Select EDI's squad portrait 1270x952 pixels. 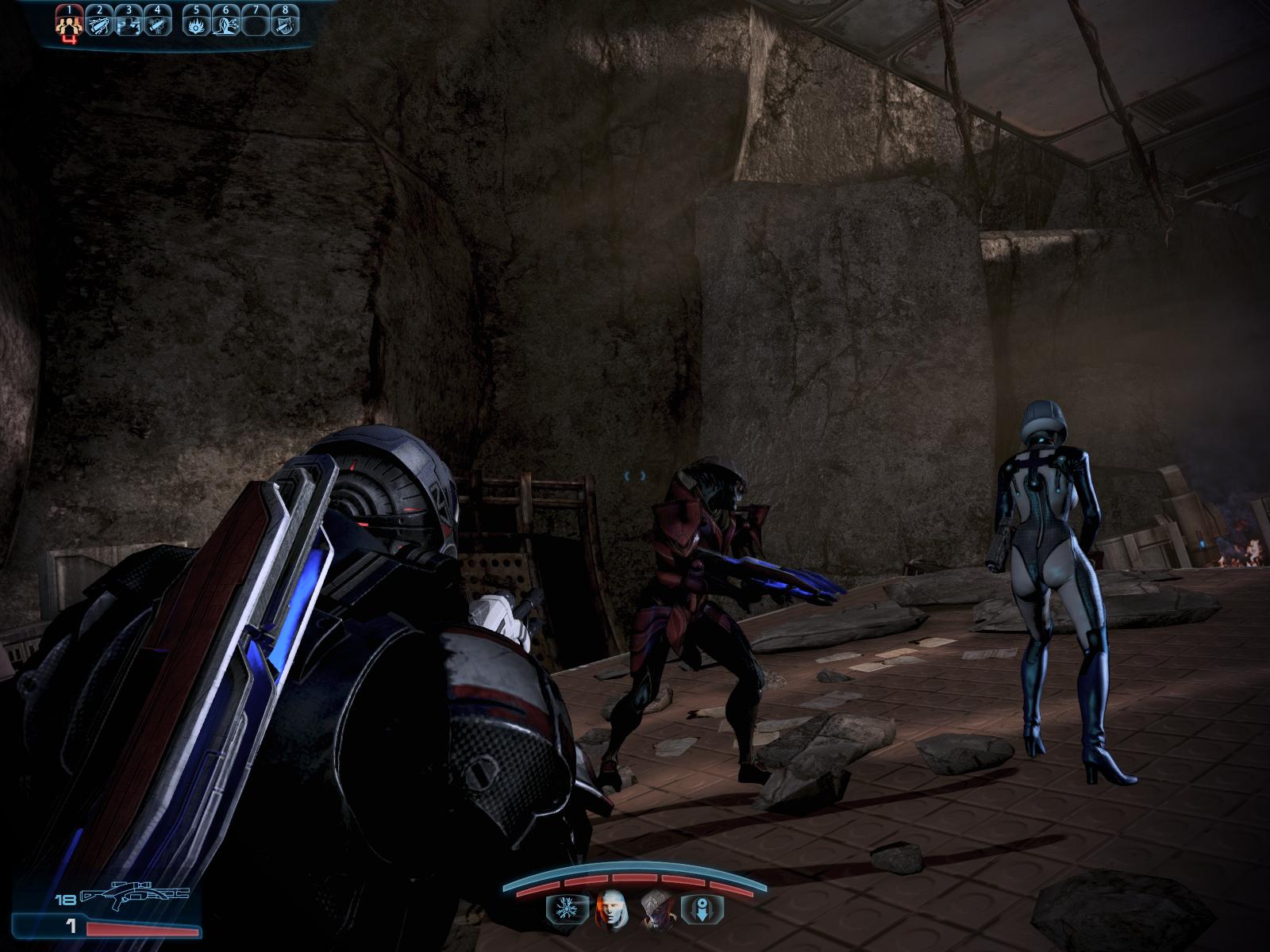[x=611, y=908]
